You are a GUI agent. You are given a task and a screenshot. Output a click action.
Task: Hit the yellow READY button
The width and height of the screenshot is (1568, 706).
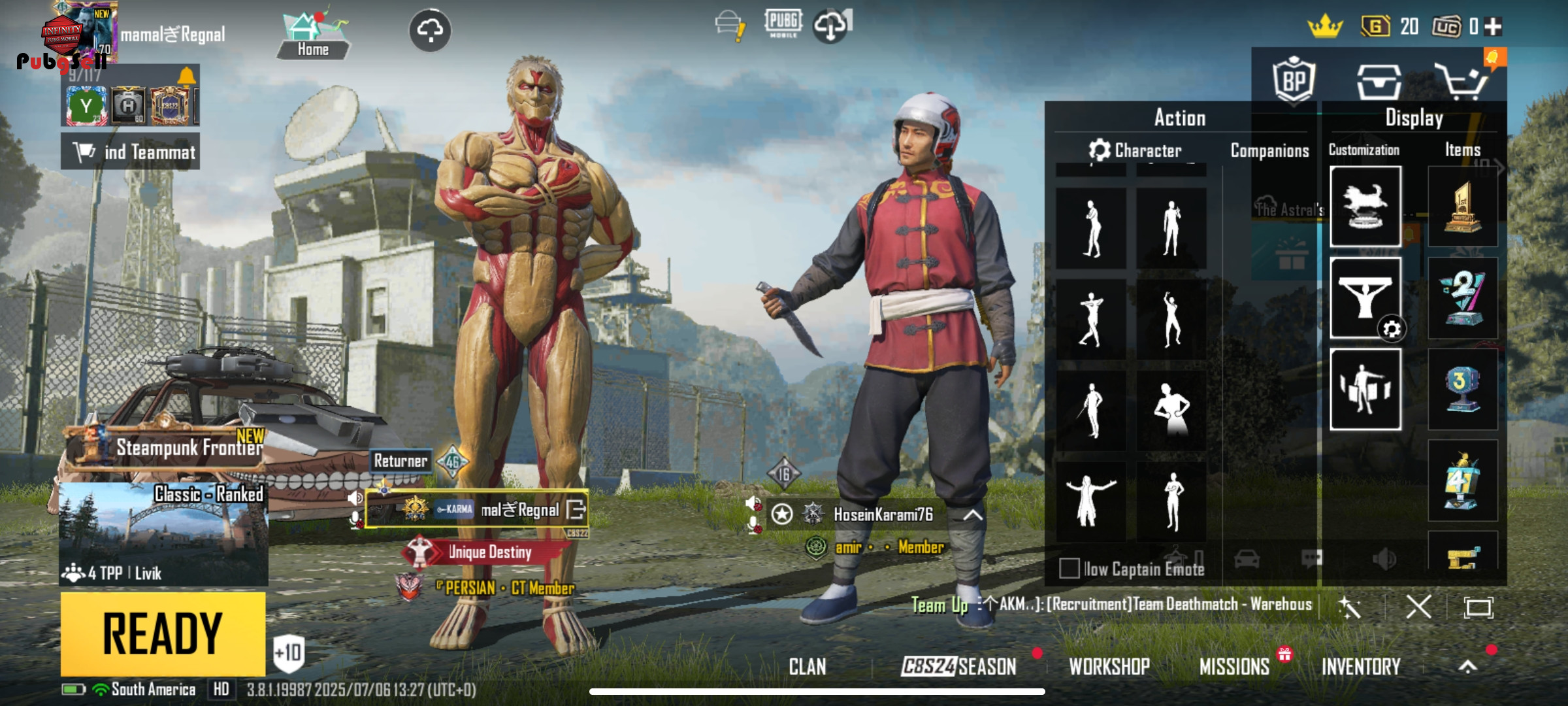click(163, 633)
